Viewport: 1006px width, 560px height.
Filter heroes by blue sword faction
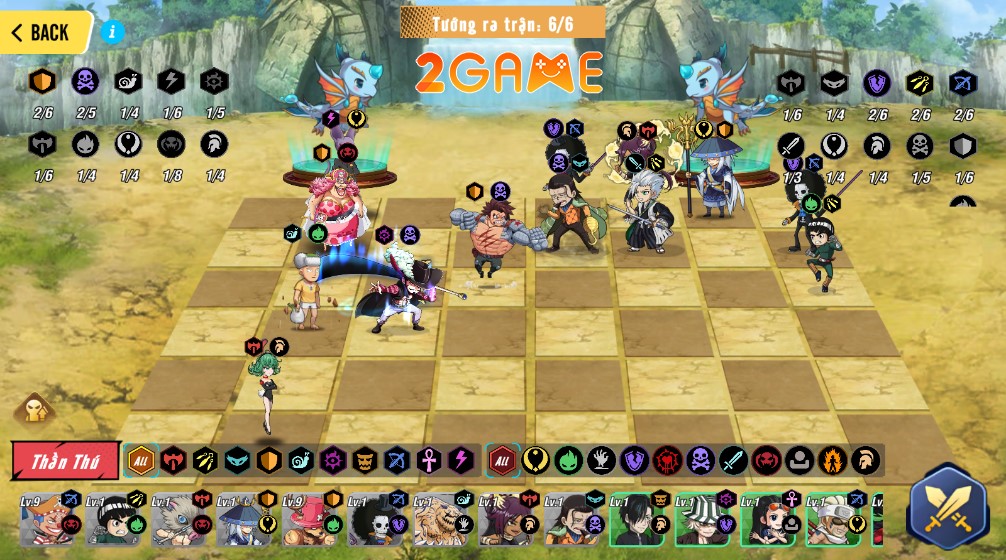[x=732, y=460]
